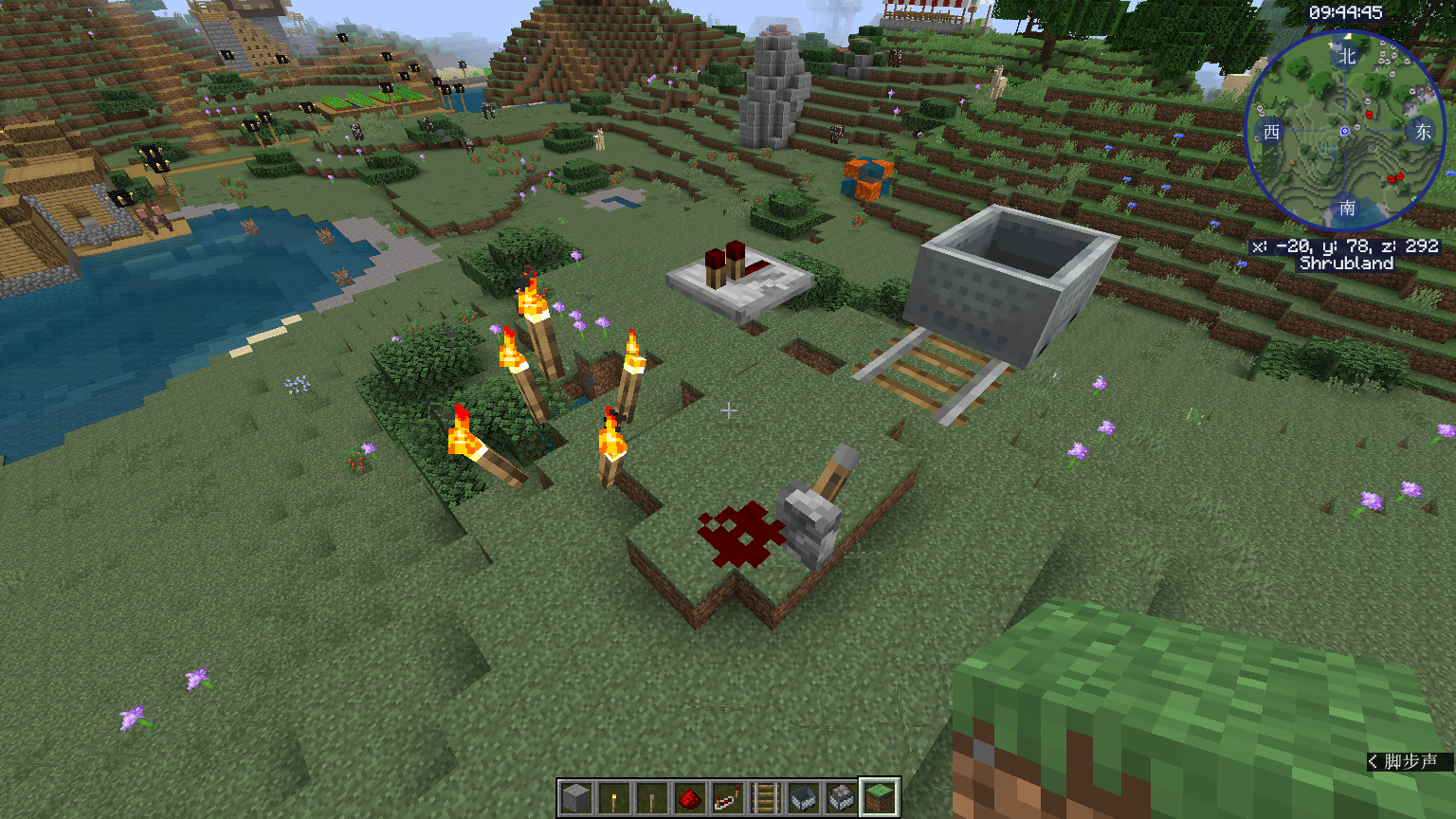Select the redstone torch in the hotbar
Screen dimensions: 1456x819
[x=616, y=796]
